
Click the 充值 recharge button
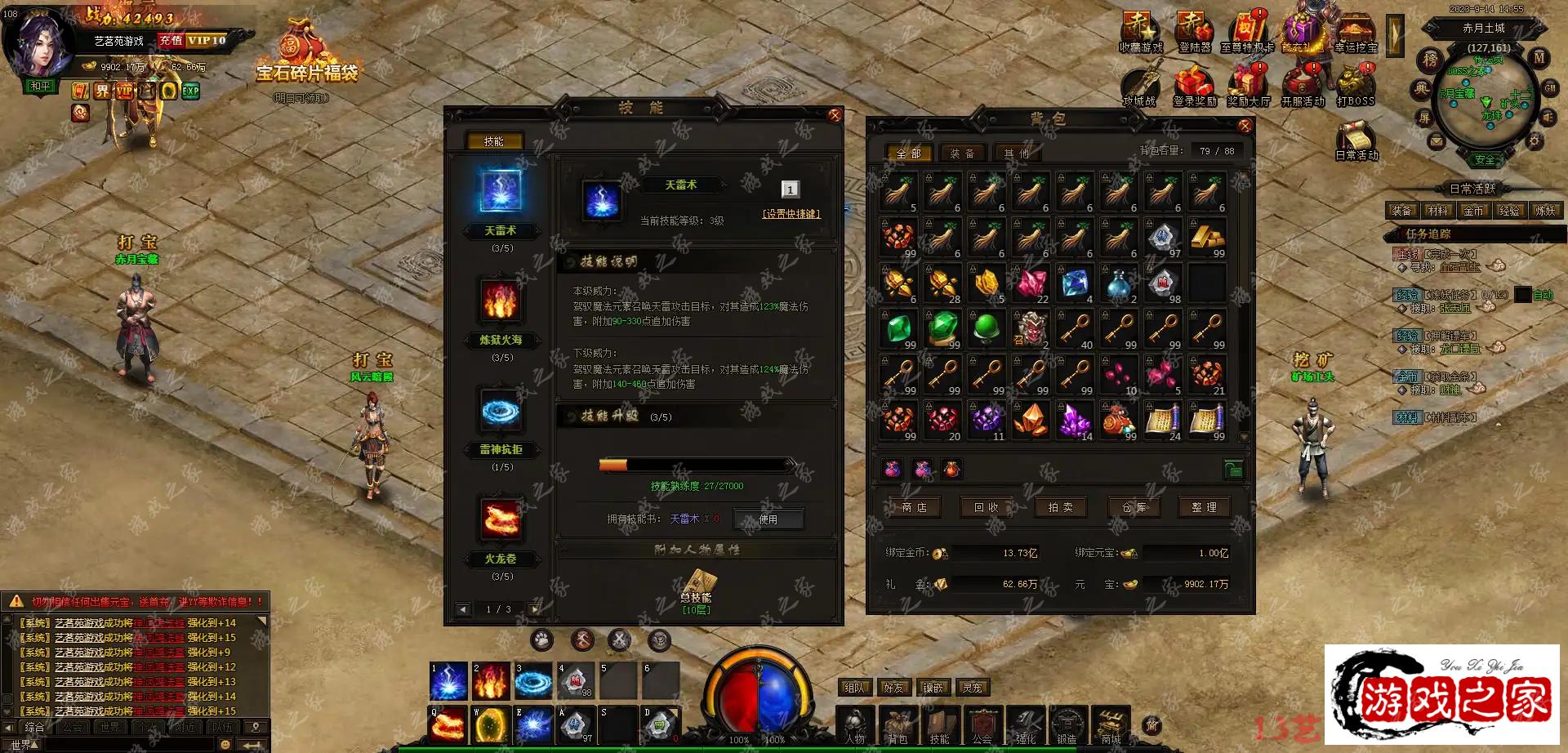click(171, 40)
